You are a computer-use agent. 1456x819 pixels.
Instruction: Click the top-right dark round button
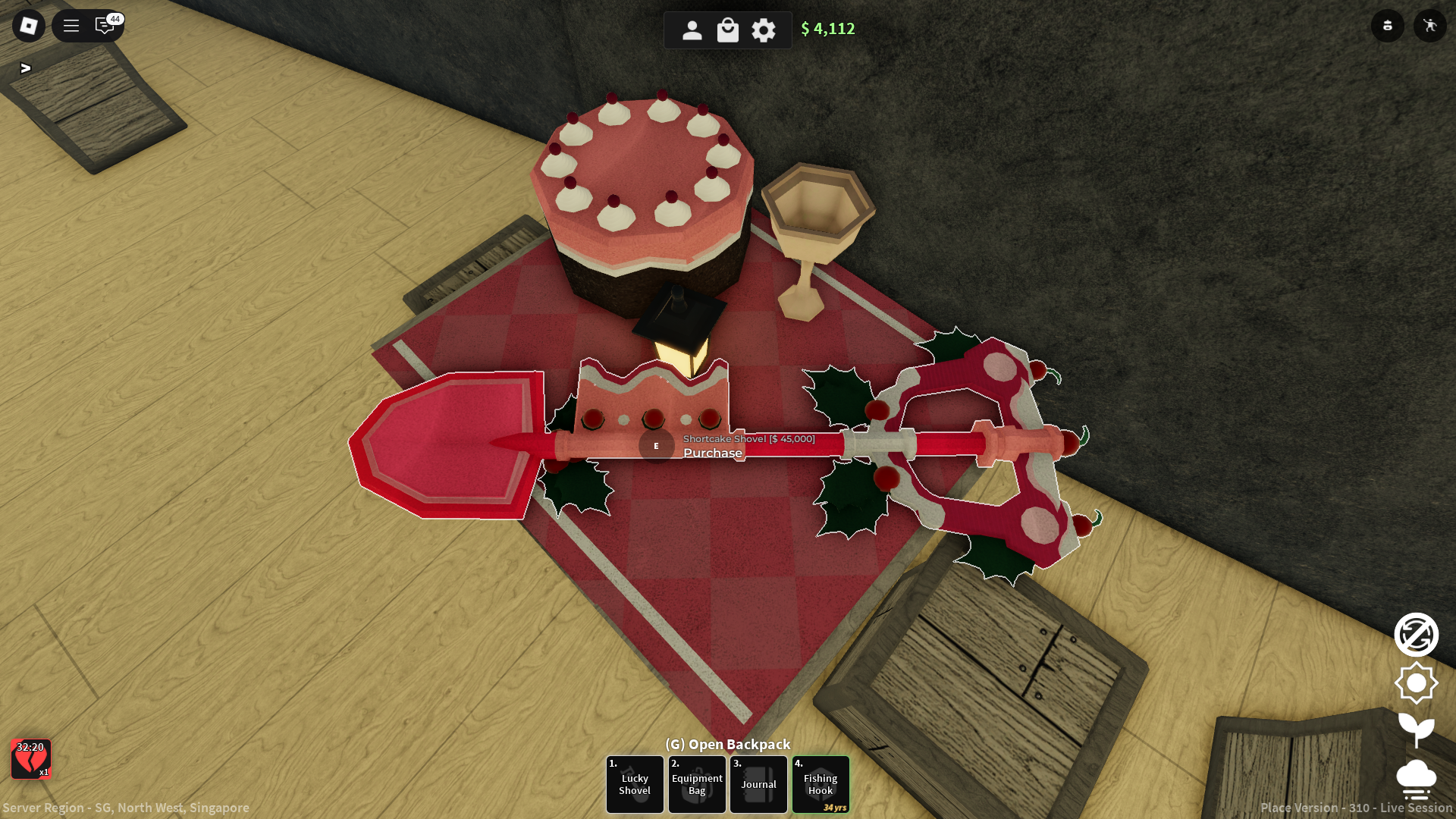tap(1388, 26)
